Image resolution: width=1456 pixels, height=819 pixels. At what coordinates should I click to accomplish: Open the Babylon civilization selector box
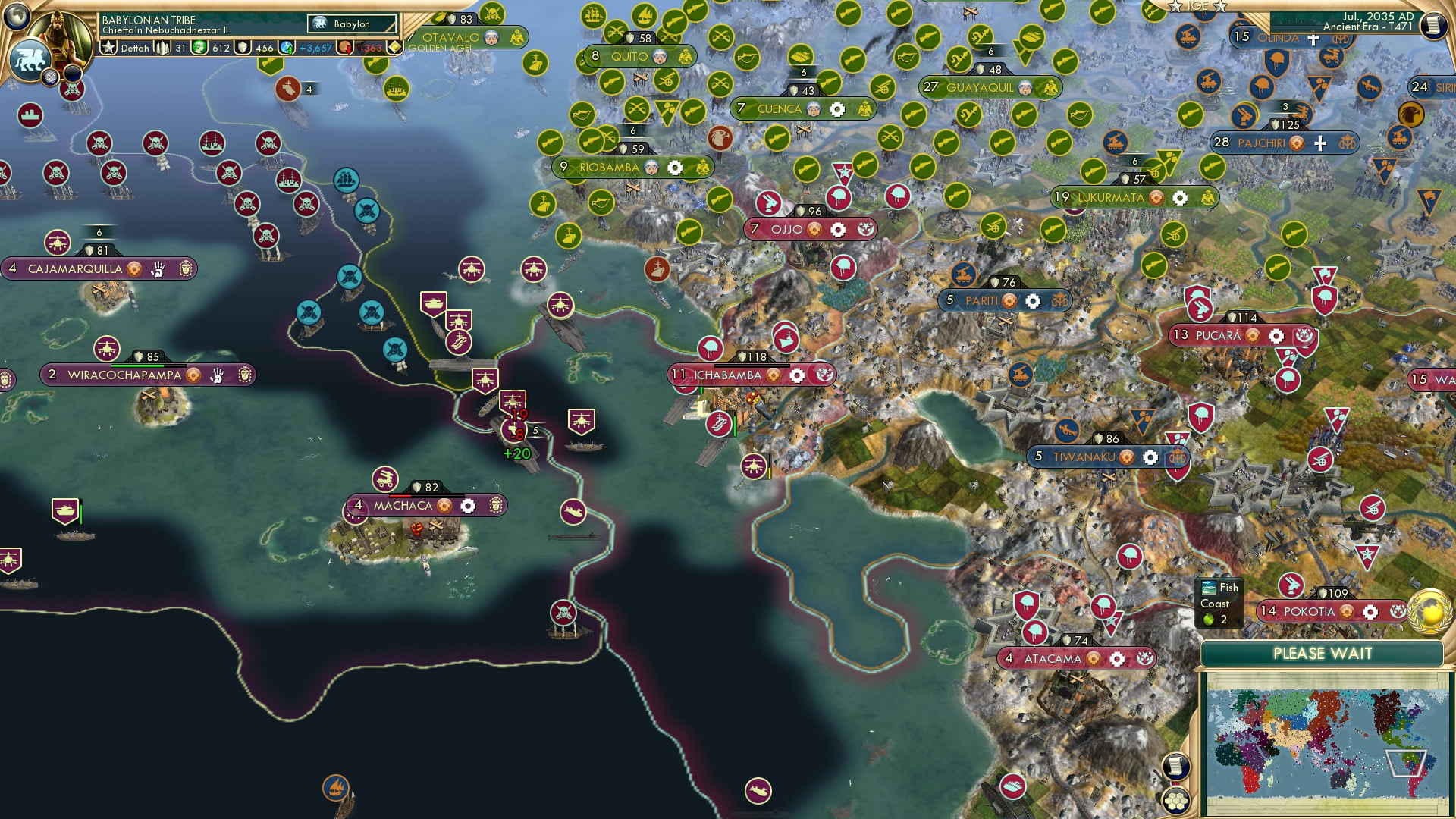(x=352, y=24)
